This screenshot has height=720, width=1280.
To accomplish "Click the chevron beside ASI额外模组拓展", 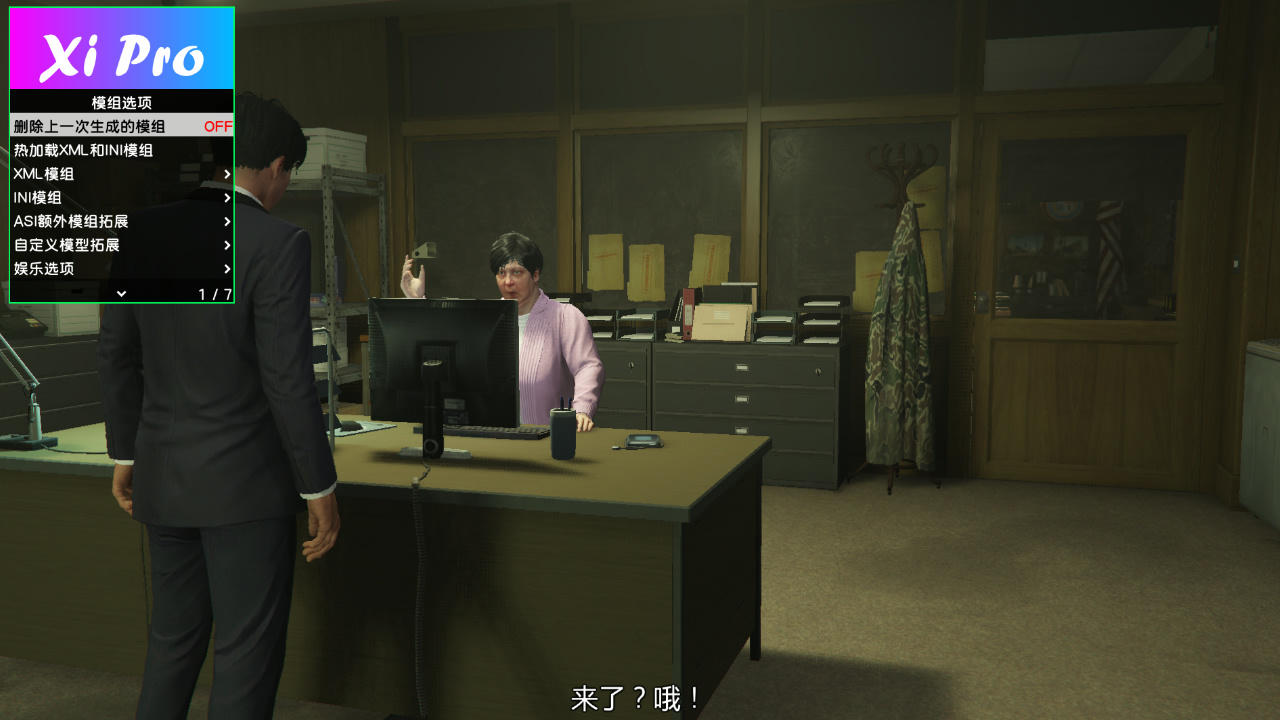I will click(226, 222).
